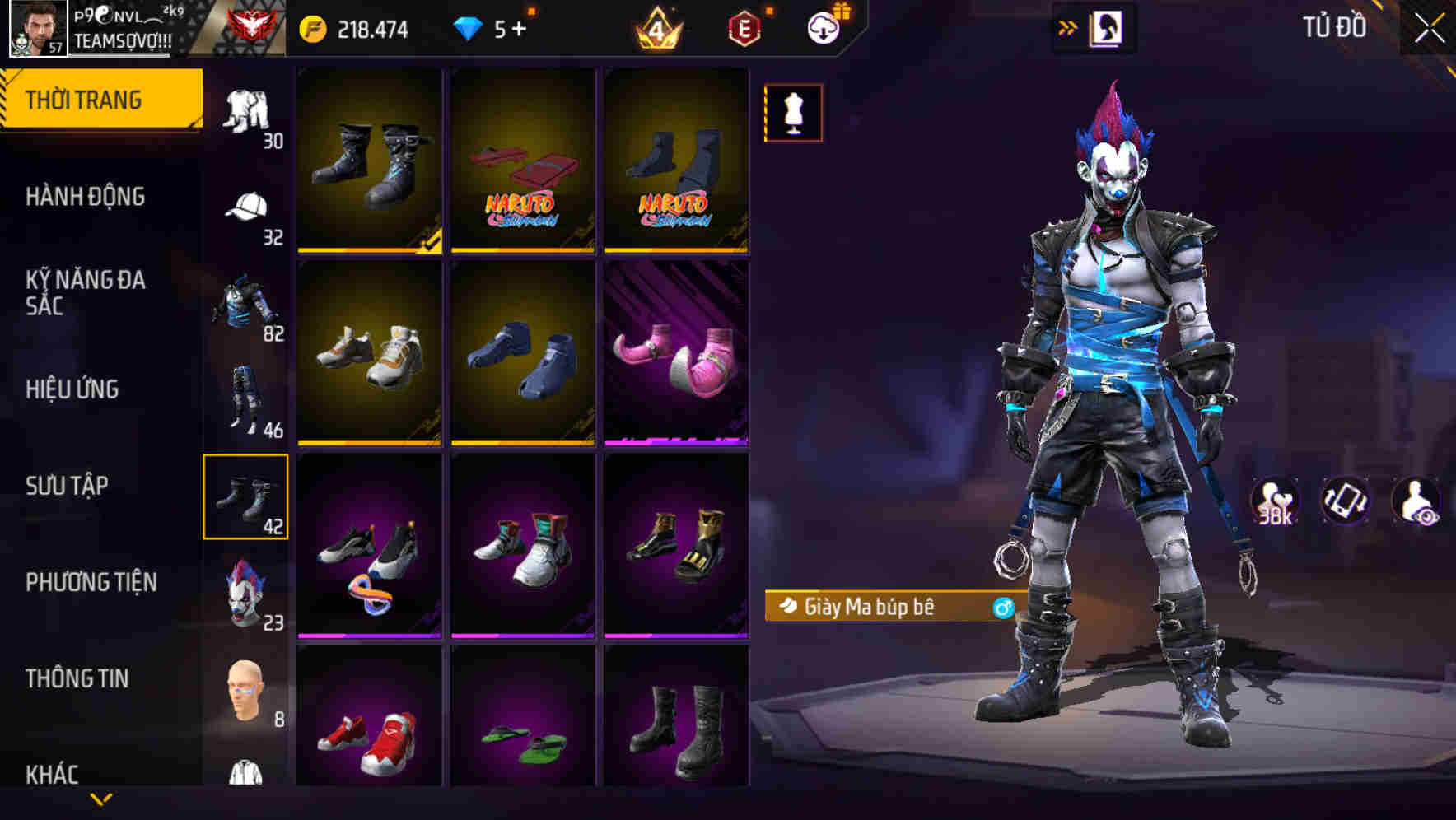Click the character profile book icon
This screenshot has height=820, width=1456.
(1108, 26)
